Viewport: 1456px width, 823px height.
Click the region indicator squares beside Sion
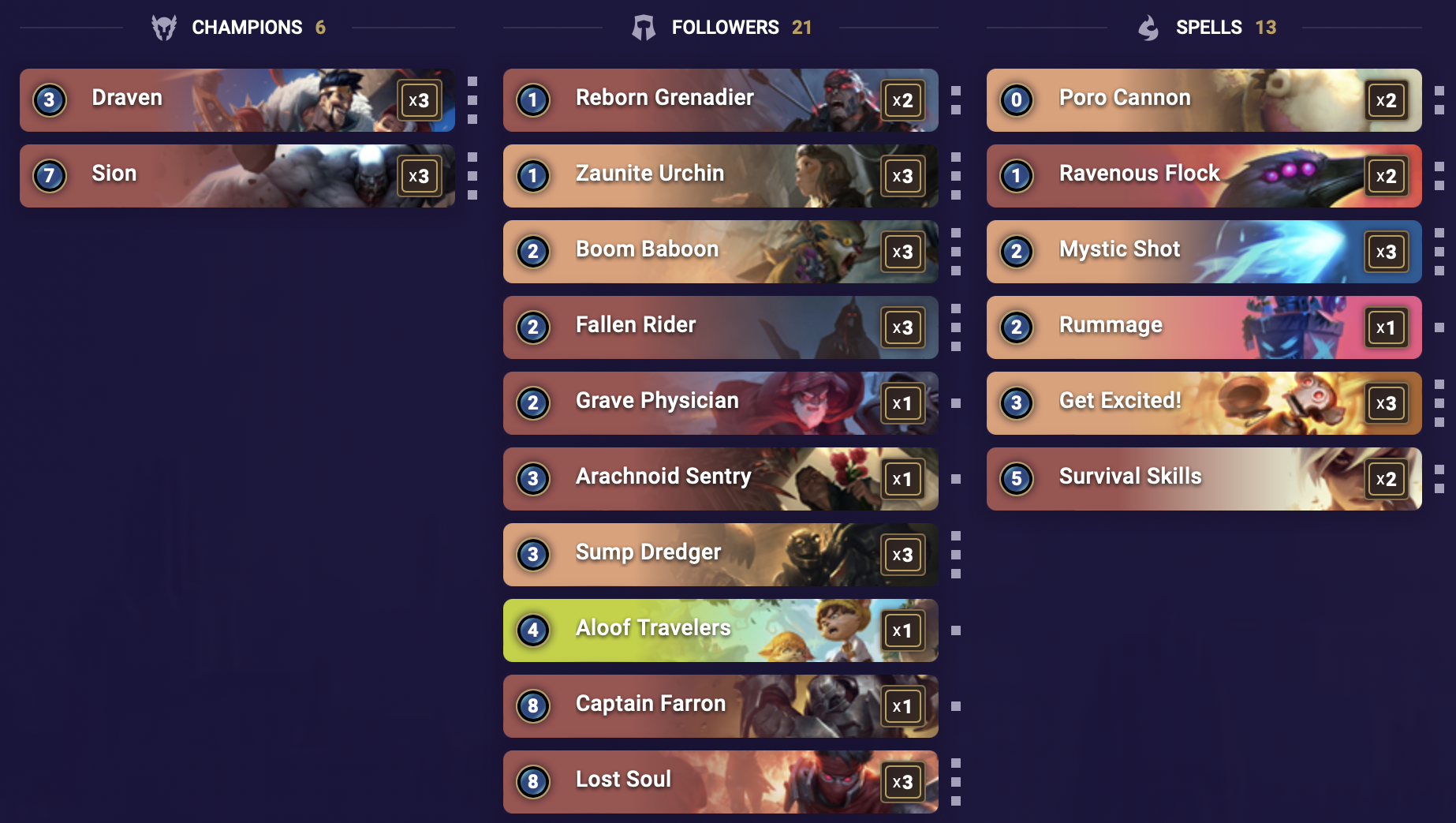tap(472, 176)
